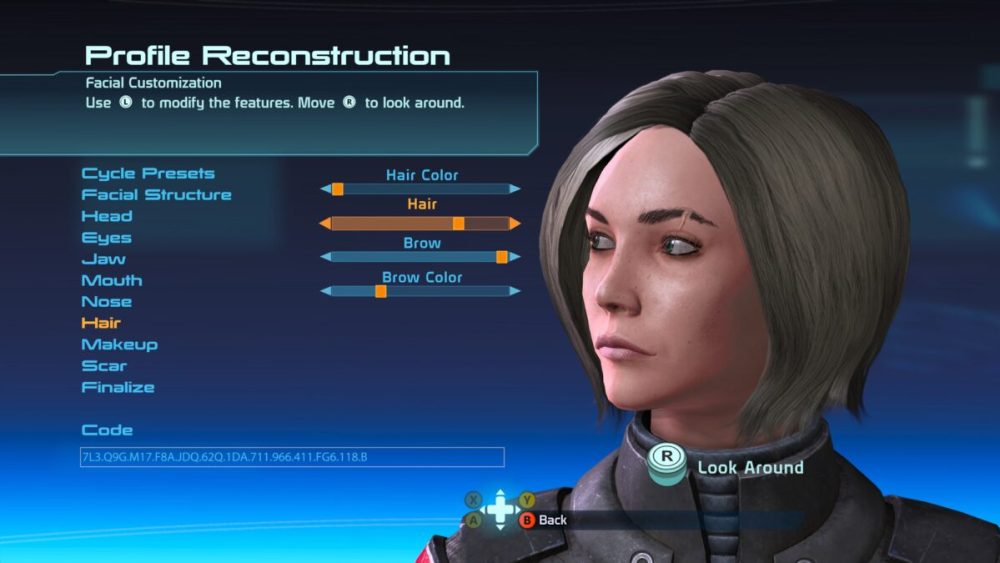Choose the Nose category
Screen dimensions: 1000x563
coord(107,302)
